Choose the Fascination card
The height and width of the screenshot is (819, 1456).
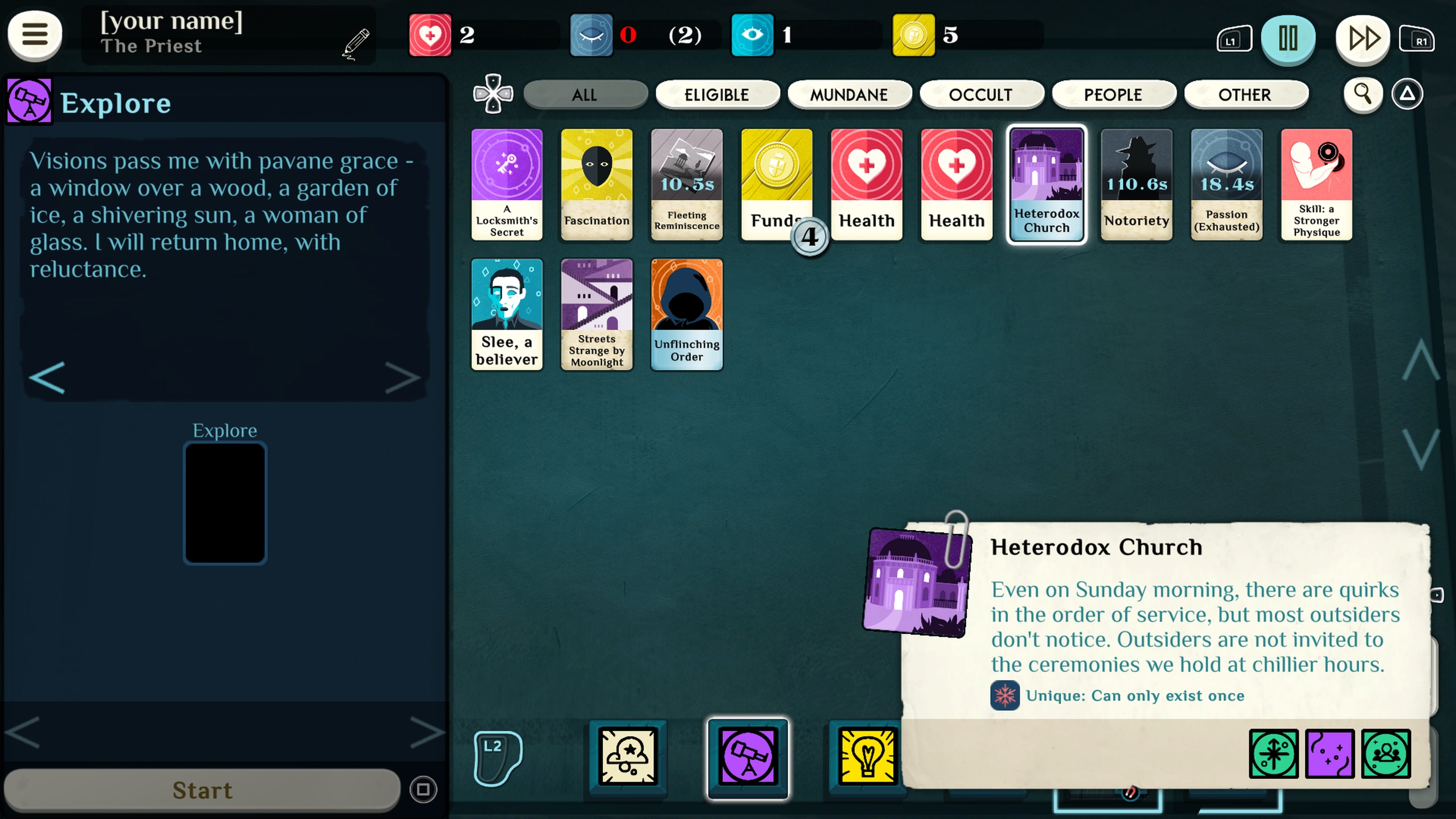coord(596,184)
